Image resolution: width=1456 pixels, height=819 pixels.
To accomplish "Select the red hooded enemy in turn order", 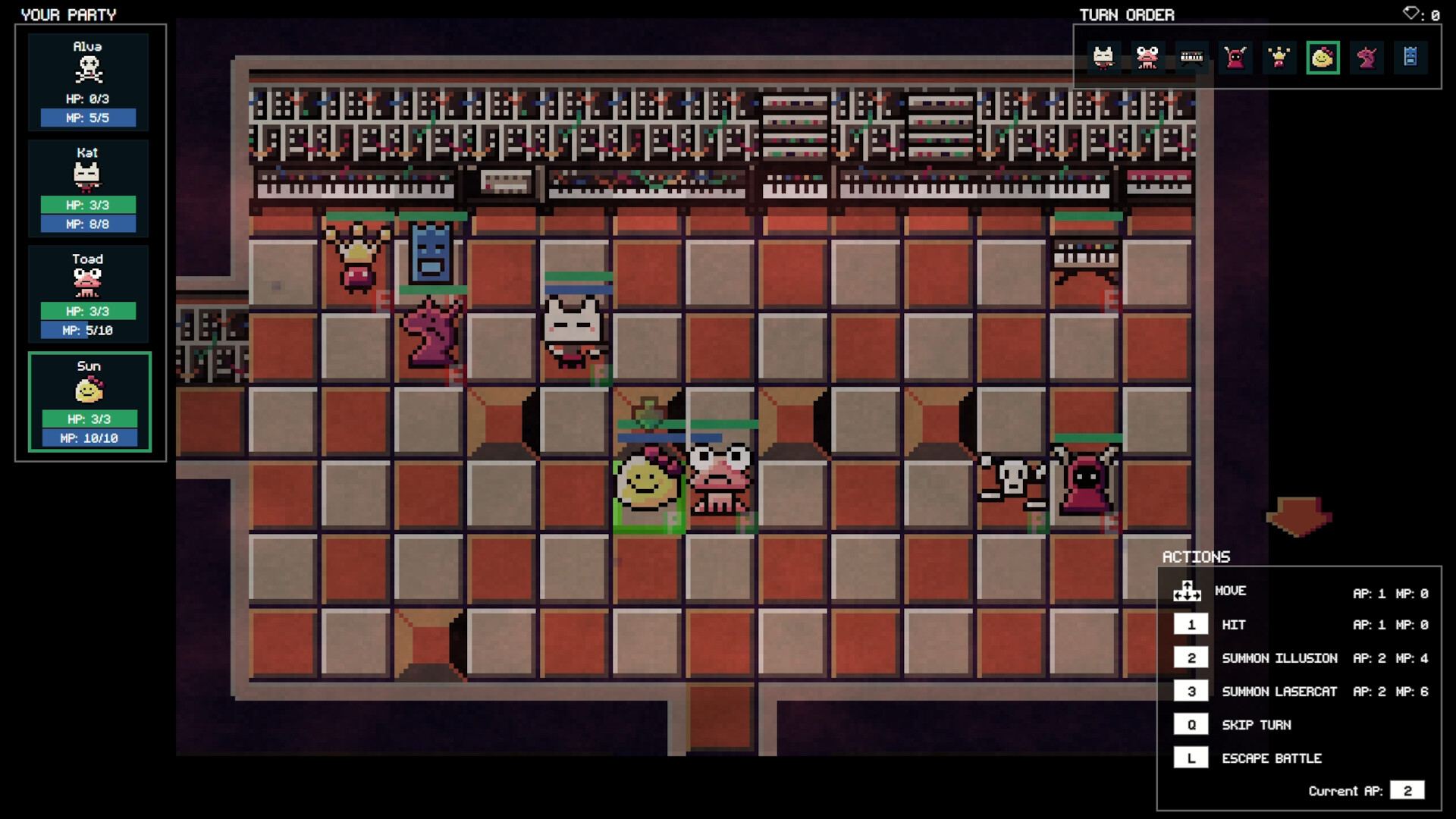I will pyautogui.click(x=1236, y=57).
